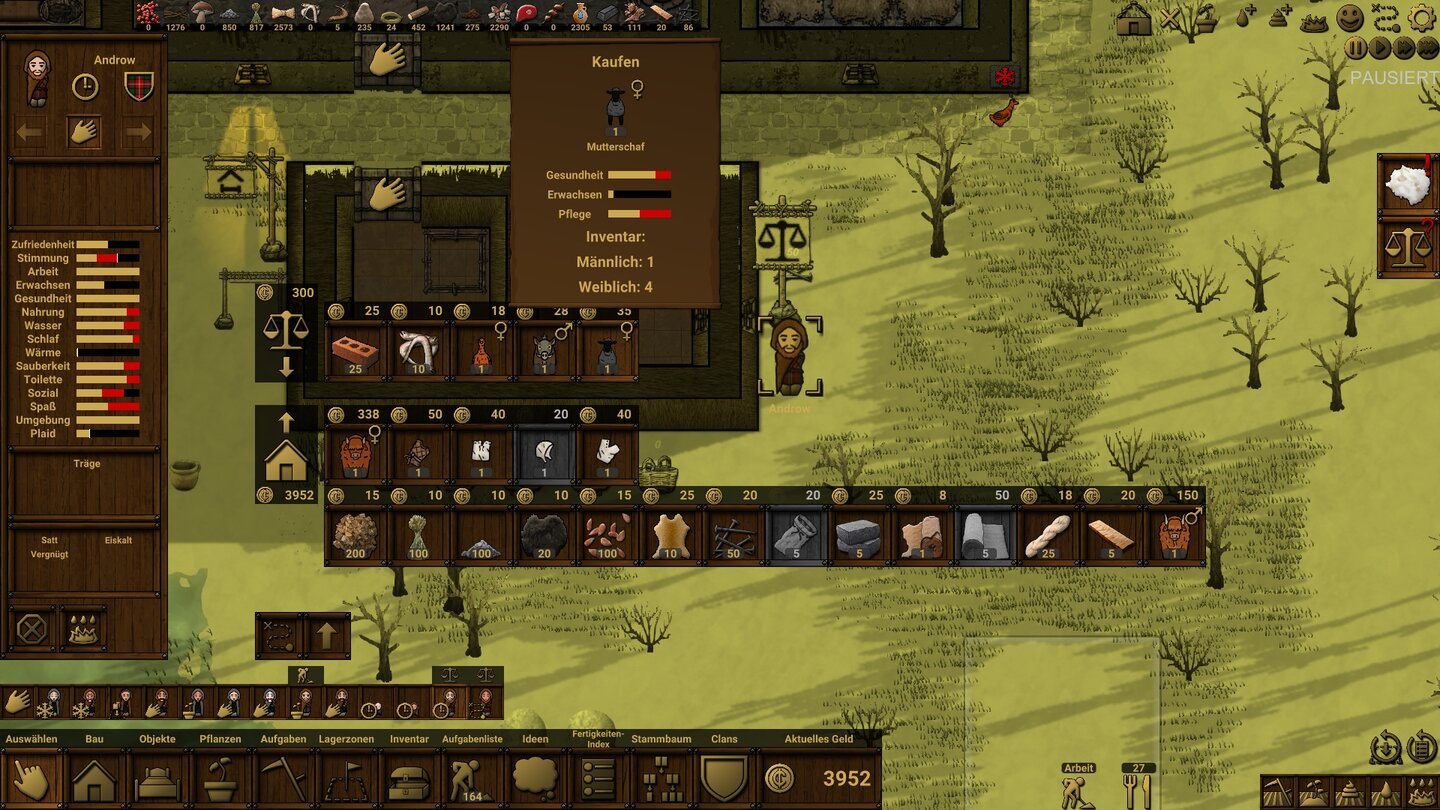Open the settings gear in the top right

[1423, 17]
